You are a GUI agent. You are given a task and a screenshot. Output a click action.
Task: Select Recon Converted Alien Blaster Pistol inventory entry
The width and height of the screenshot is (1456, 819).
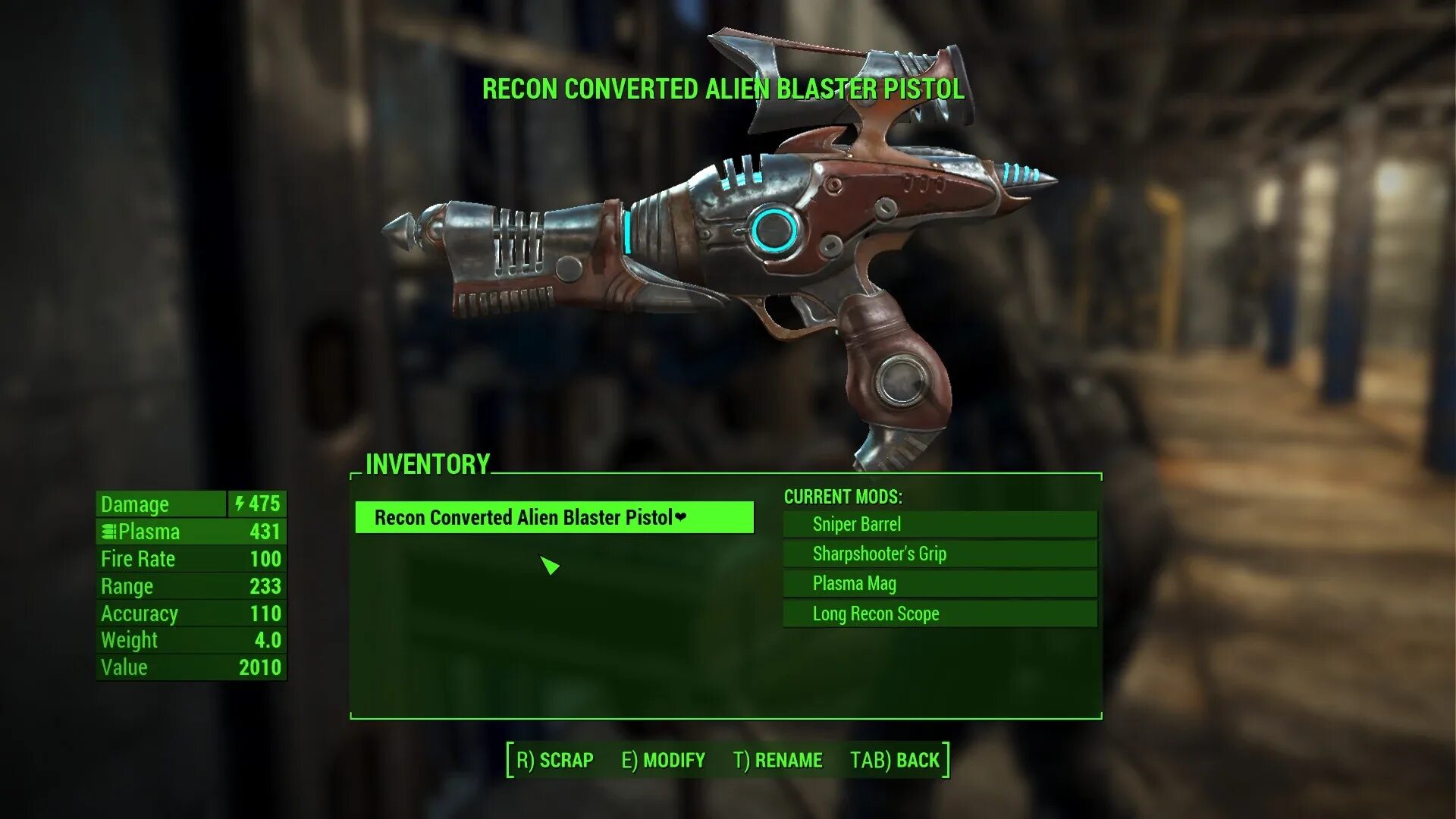pyautogui.click(x=554, y=518)
